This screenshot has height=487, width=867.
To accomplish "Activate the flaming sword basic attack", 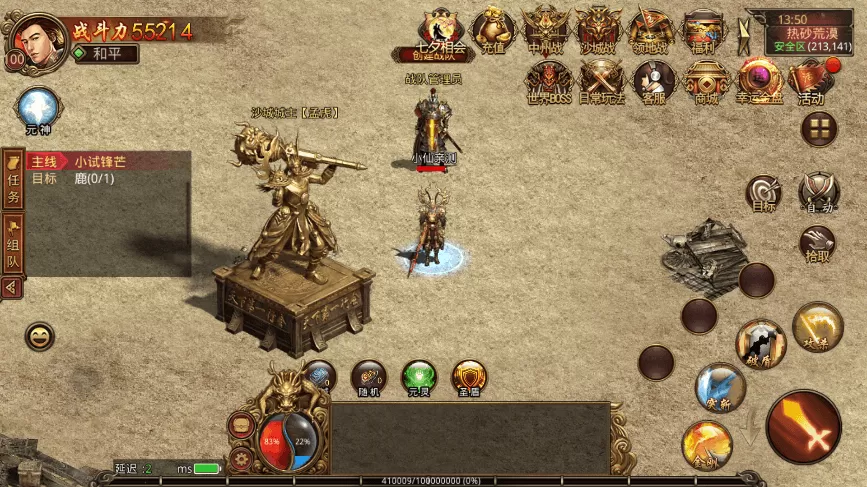I will pyautogui.click(x=804, y=427).
